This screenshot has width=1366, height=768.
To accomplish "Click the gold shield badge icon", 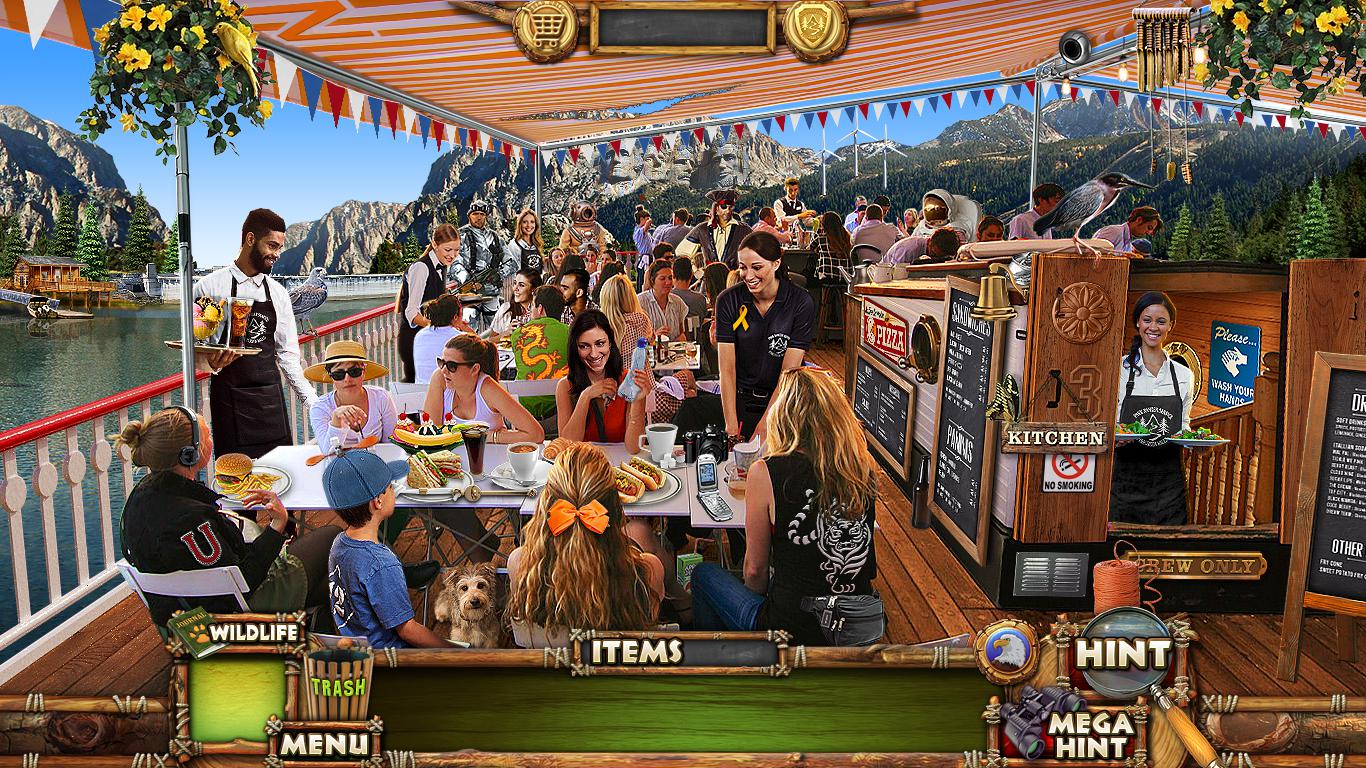I will 815,28.
